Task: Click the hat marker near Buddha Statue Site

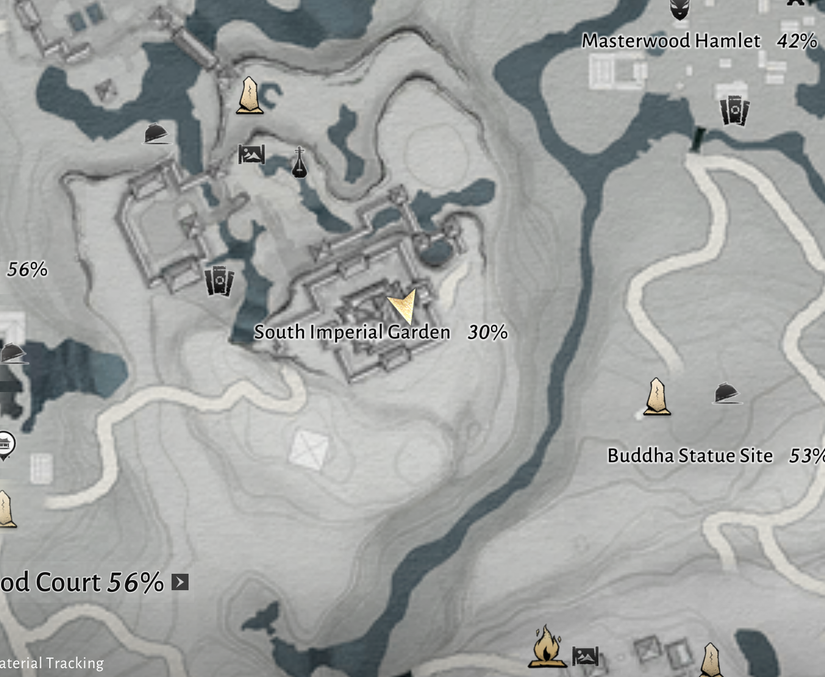Action: (727, 394)
